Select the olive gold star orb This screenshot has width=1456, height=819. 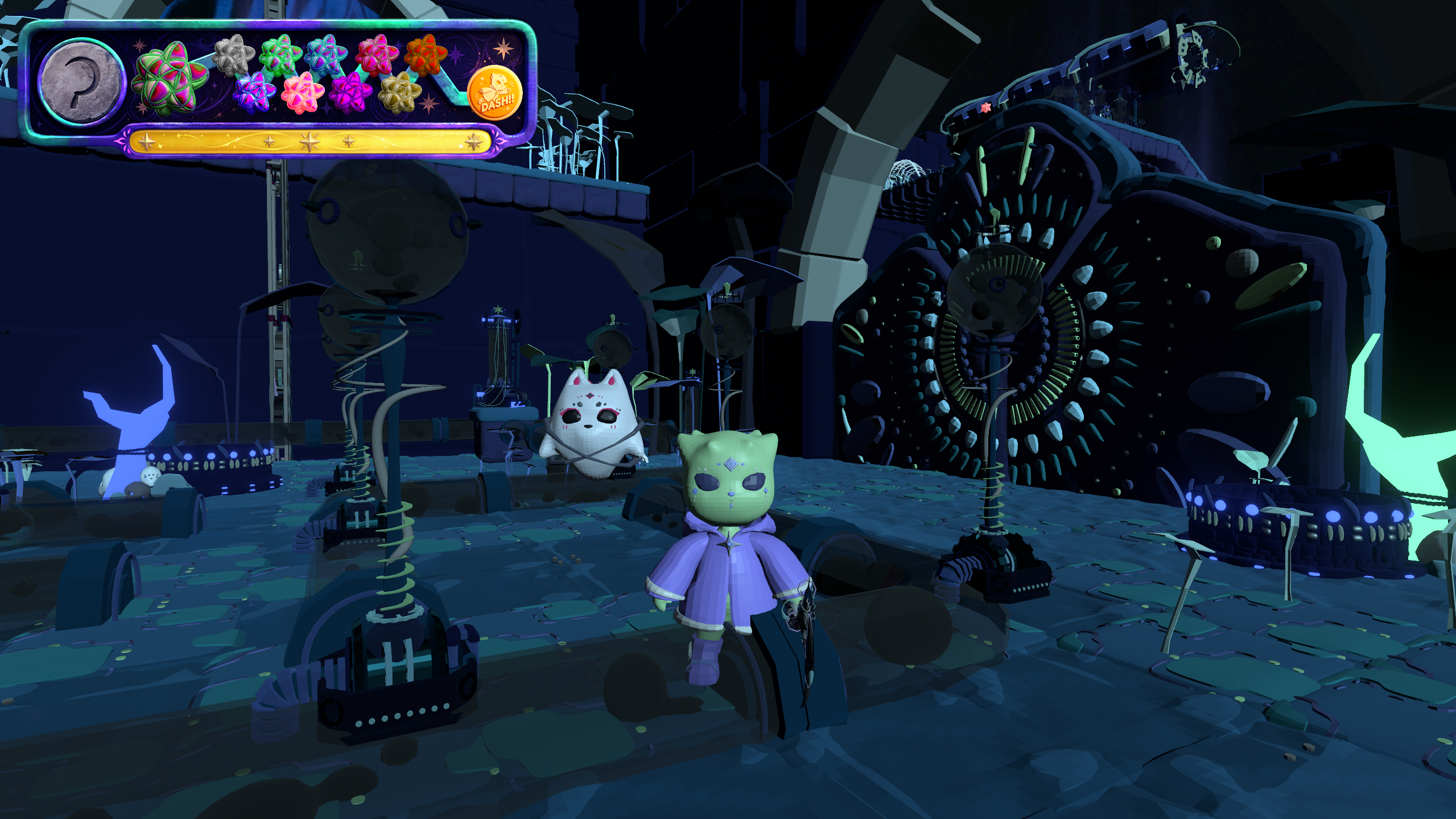click(400, 92)
